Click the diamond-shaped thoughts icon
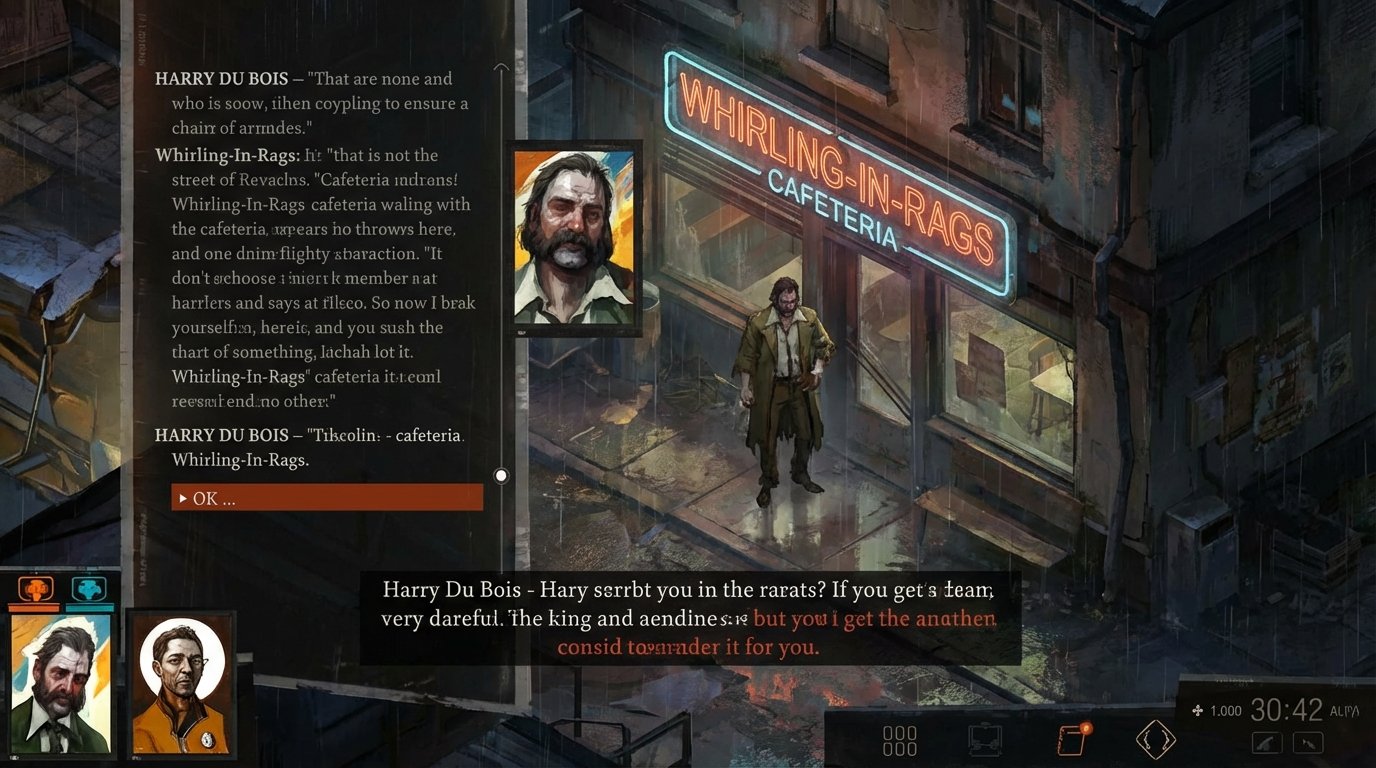 [x=1155, y=738]
